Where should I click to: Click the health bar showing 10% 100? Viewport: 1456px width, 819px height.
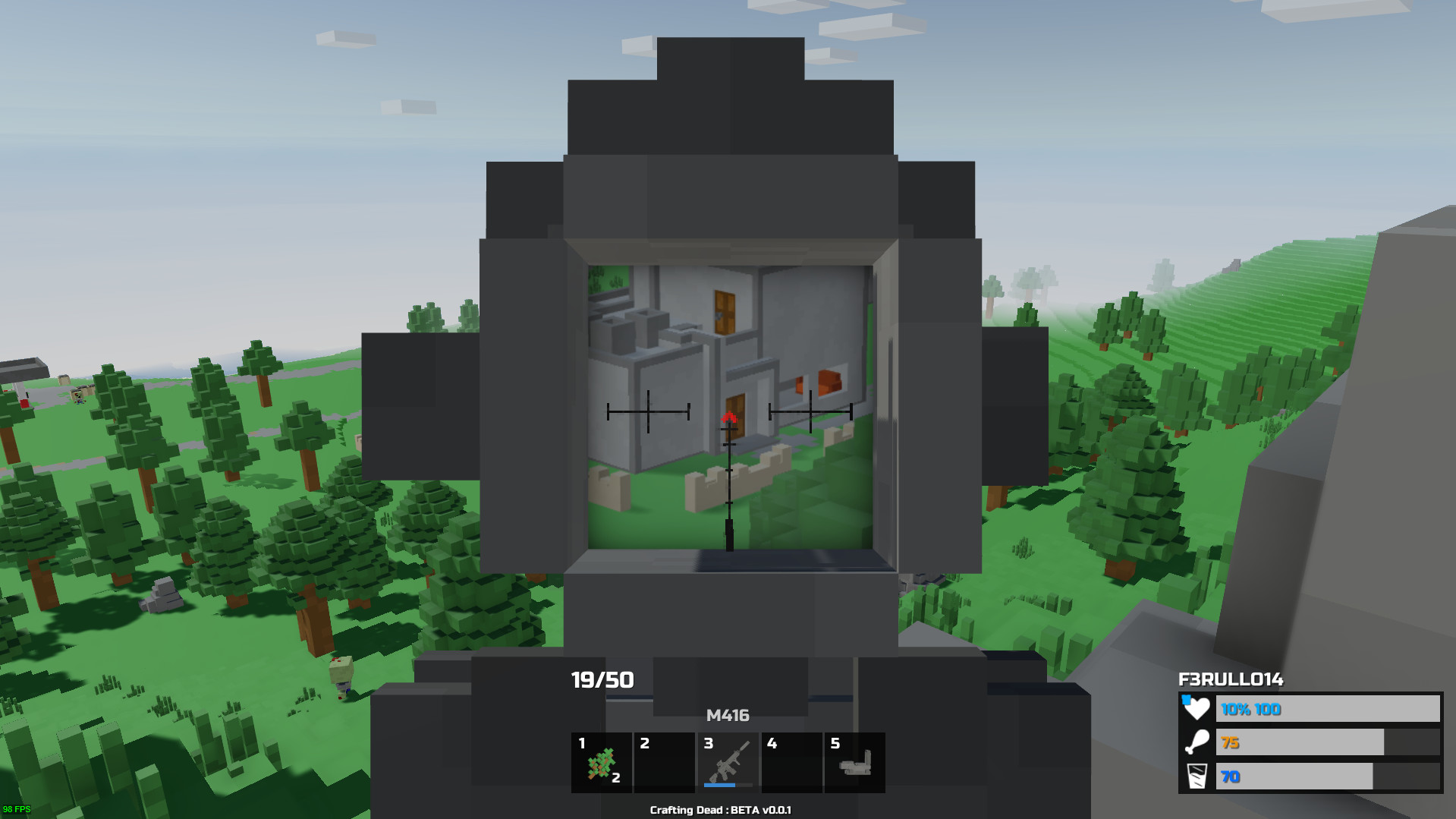(x=1328, y=710)
